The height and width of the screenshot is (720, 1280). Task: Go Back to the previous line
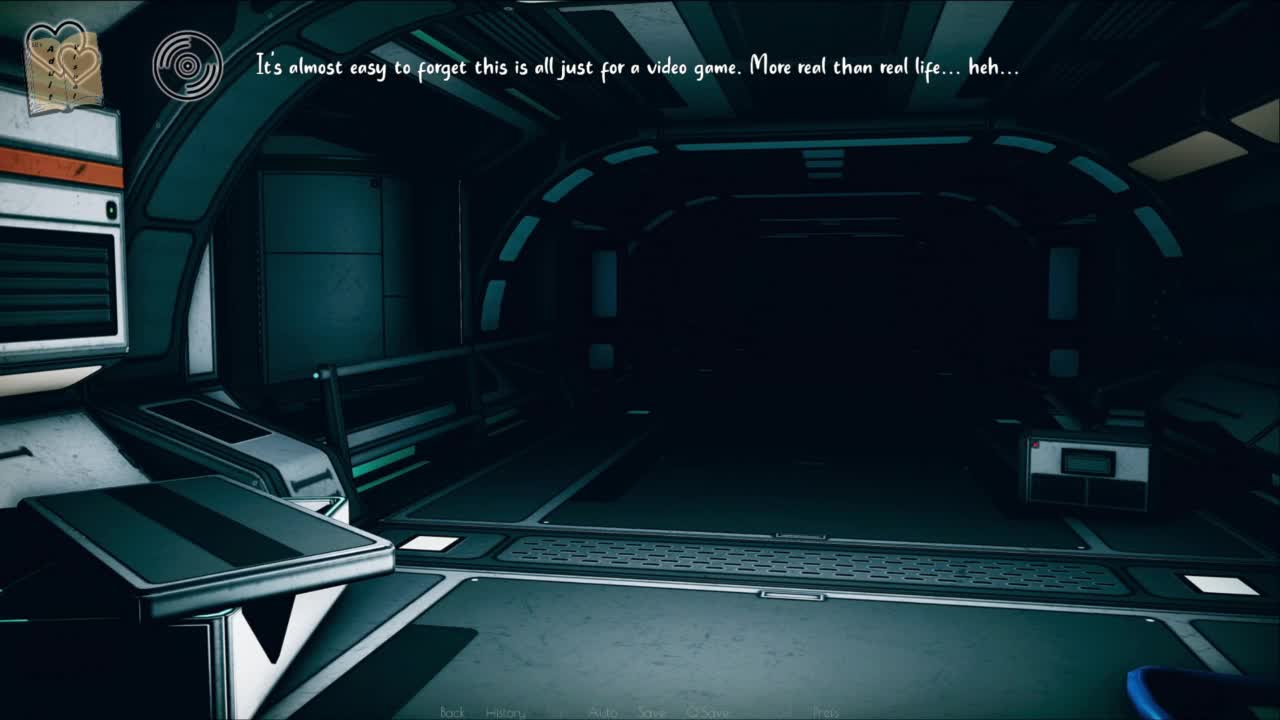[452, 712]
